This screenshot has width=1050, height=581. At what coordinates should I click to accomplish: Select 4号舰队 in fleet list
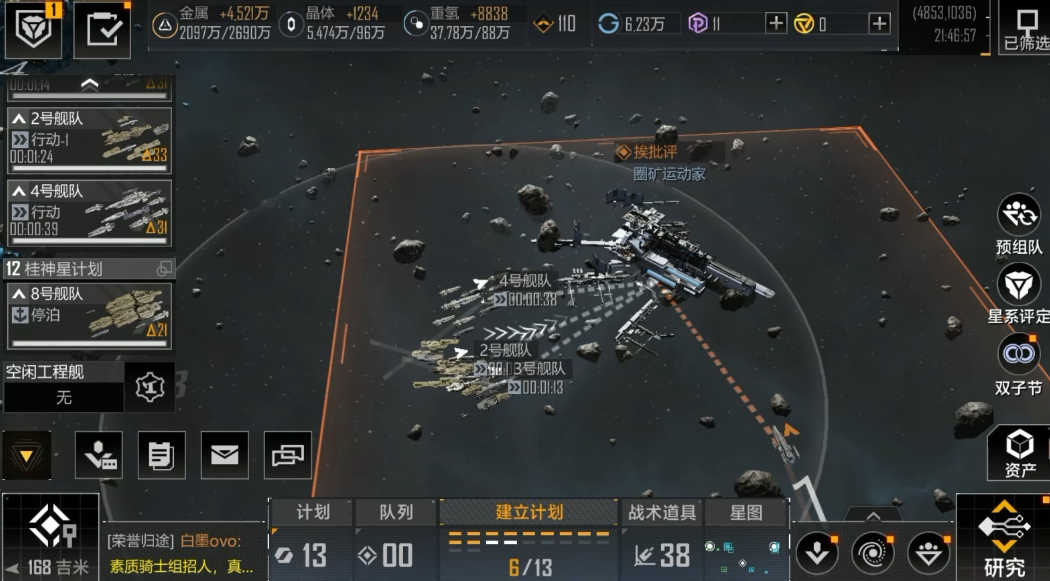pos(89,212)
